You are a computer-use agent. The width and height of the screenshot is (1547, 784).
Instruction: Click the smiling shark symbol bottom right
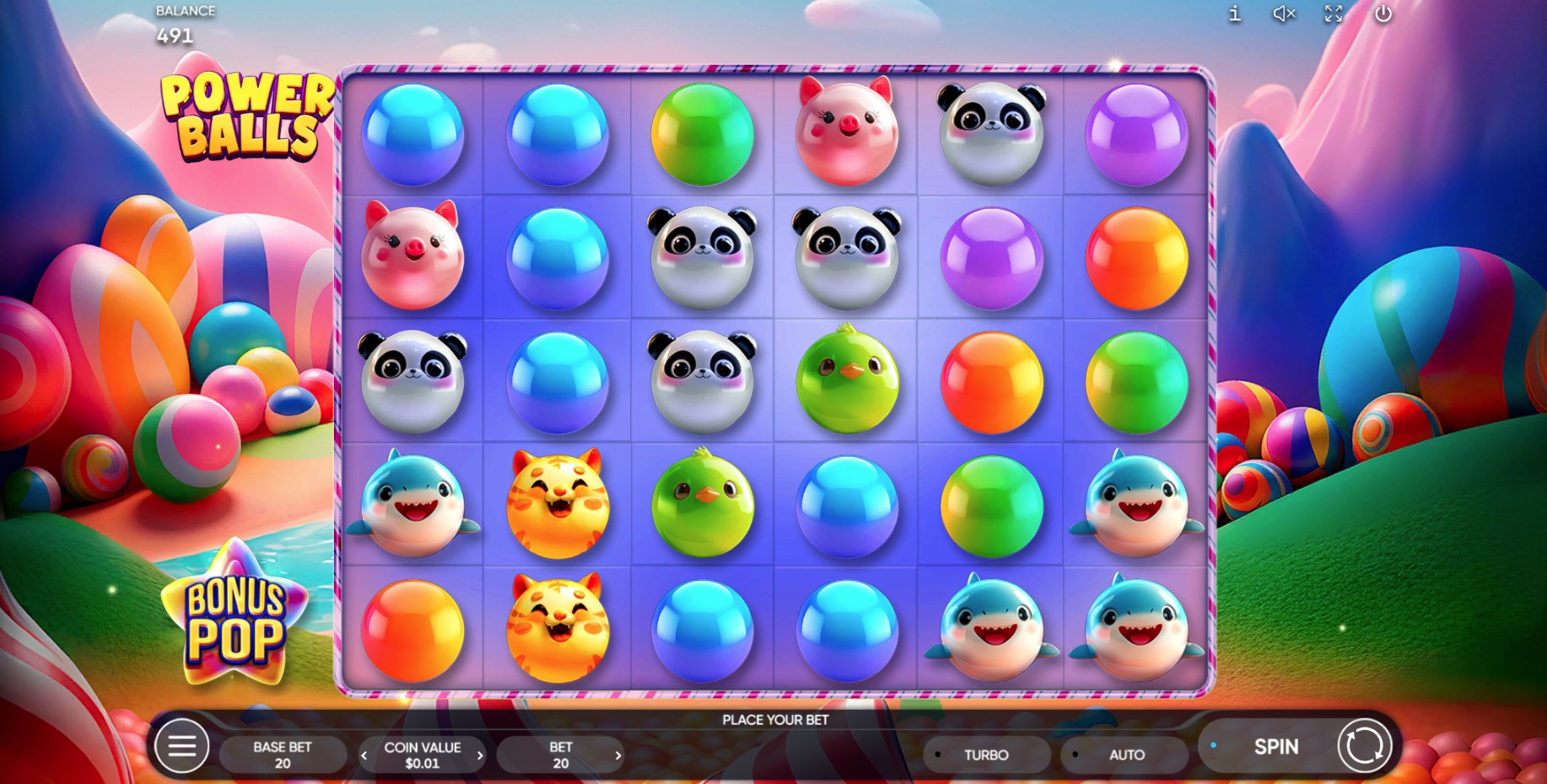[x=1135, y=628]
